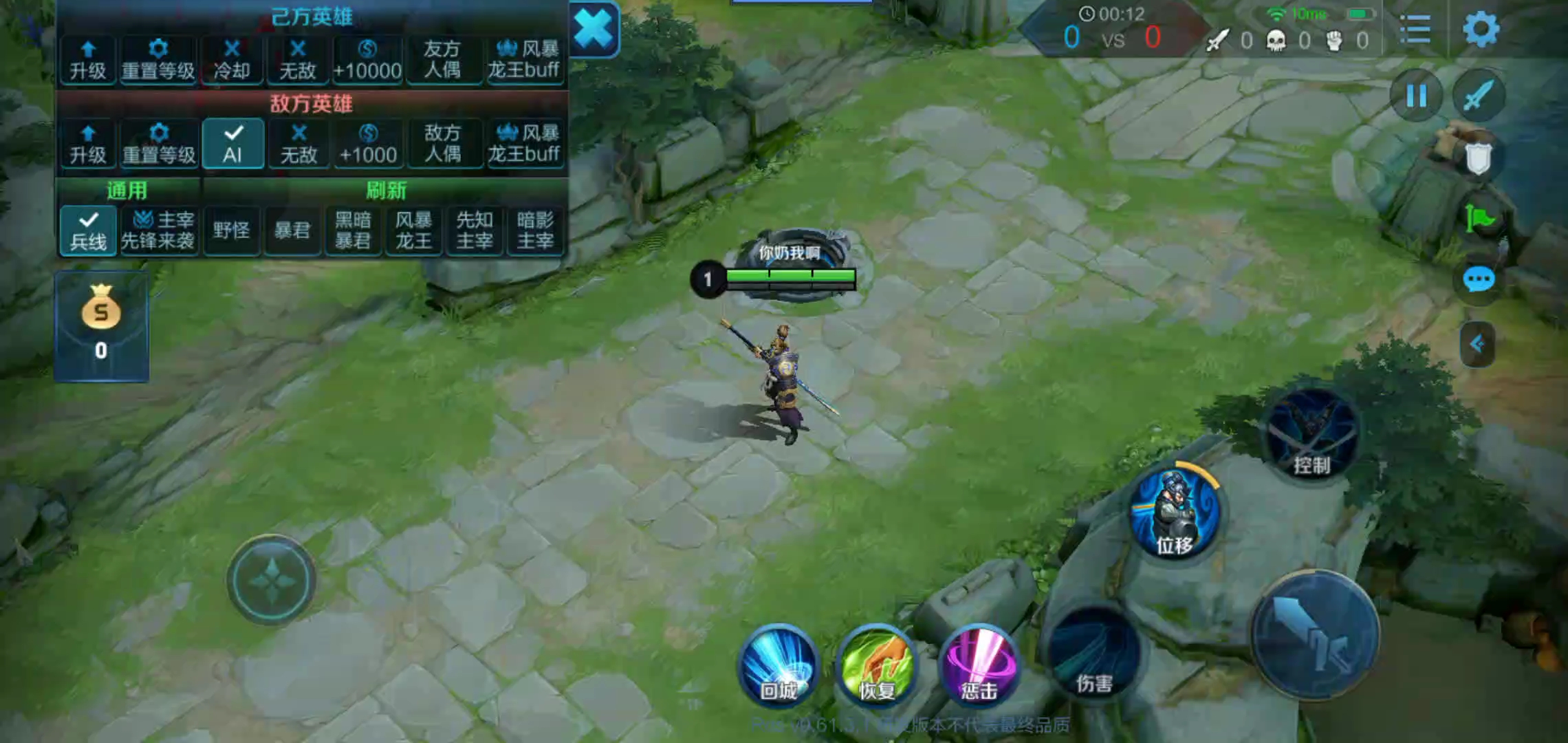Refresh the 野怪 jungle monsters

click(231, 230)
